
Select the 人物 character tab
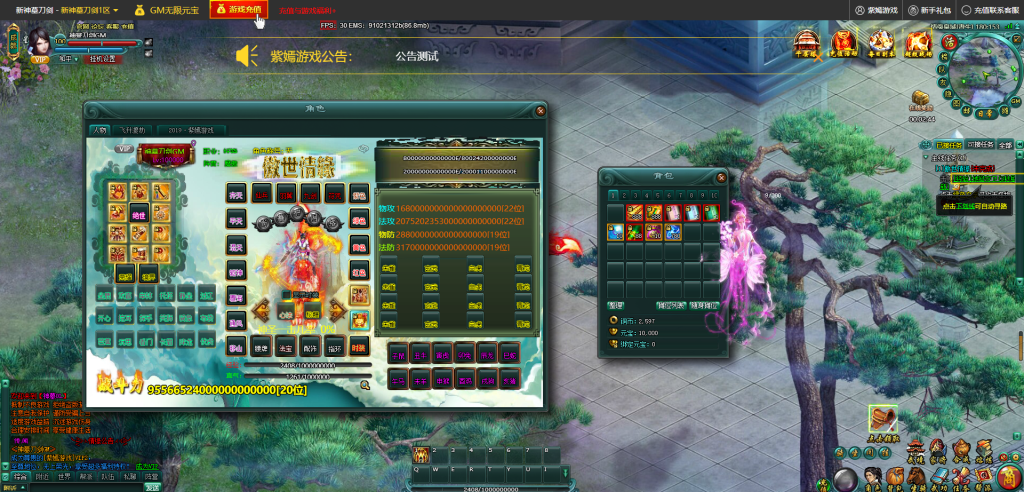[x=100, y=130]
